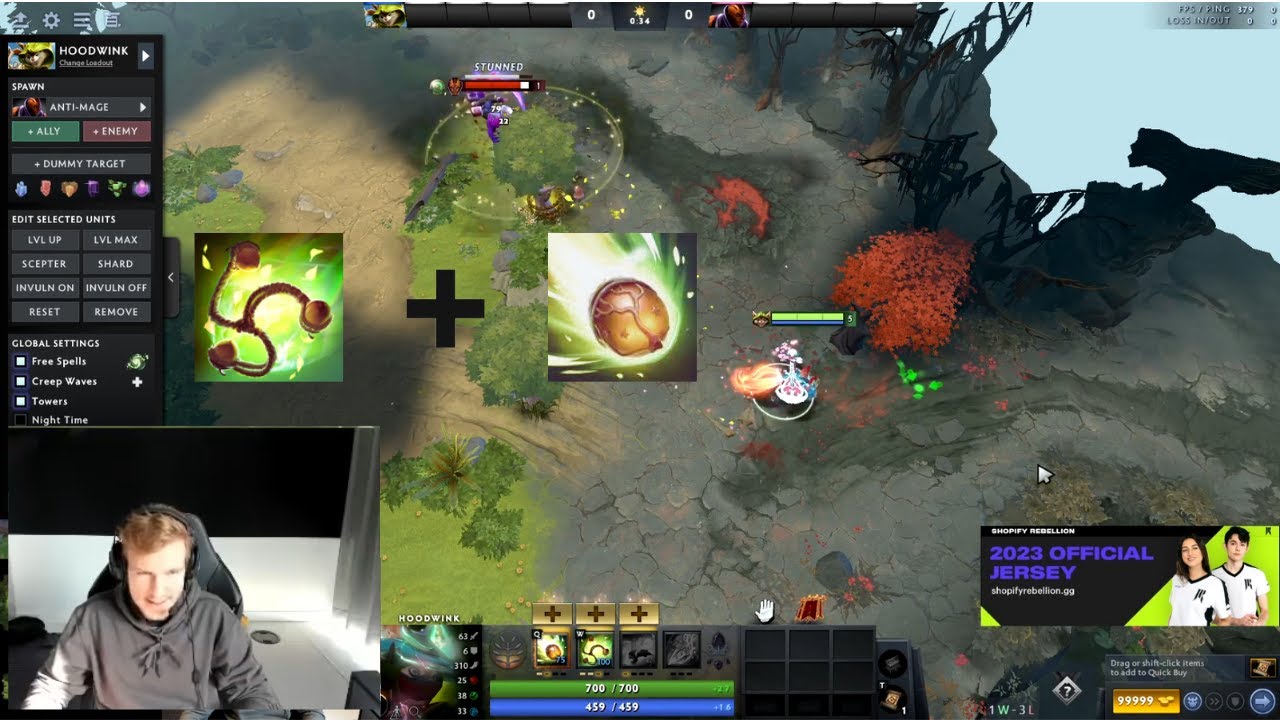Click the glyph shield icon near the shop
The image size is (1280, 720).
pos(1233,701)
